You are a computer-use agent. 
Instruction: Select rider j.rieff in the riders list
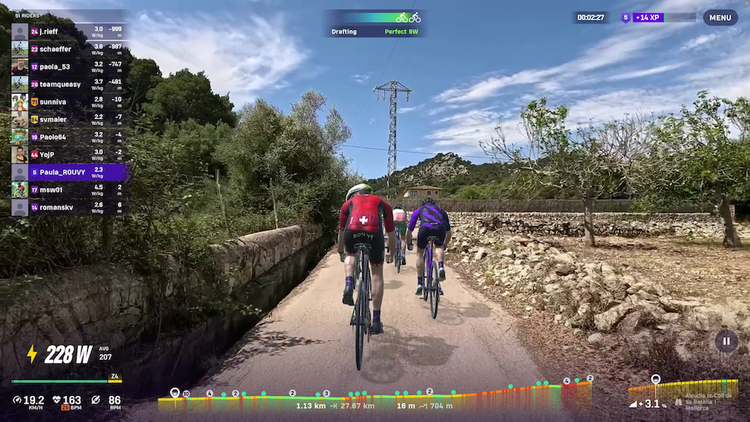pos(68,32)
